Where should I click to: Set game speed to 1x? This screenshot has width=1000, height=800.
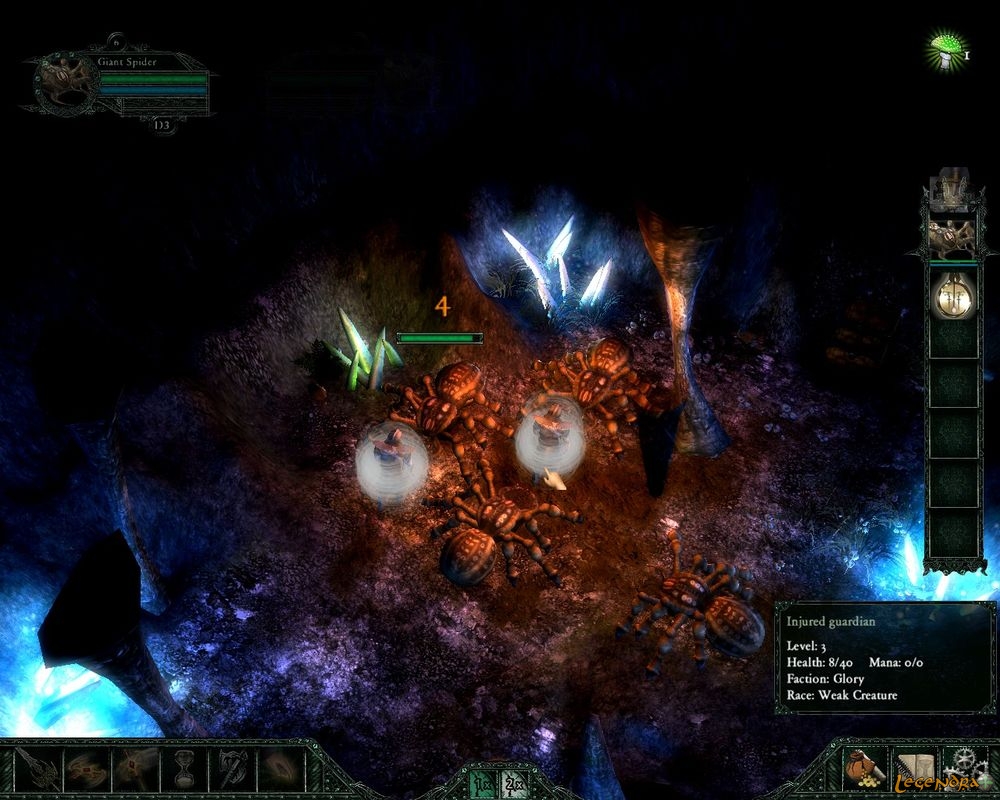(x=482, y=784)
